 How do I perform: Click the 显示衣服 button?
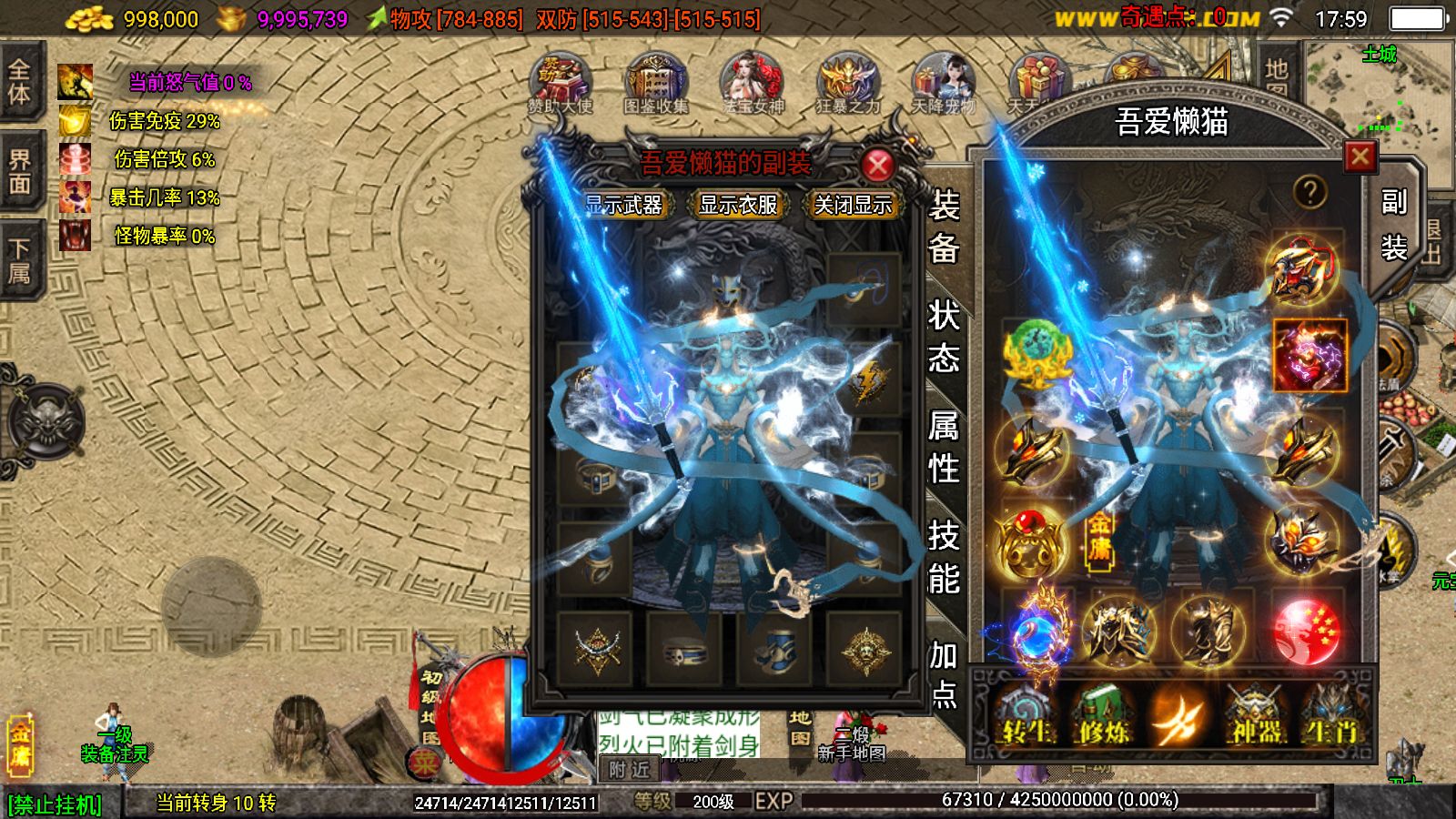point(738,205)
